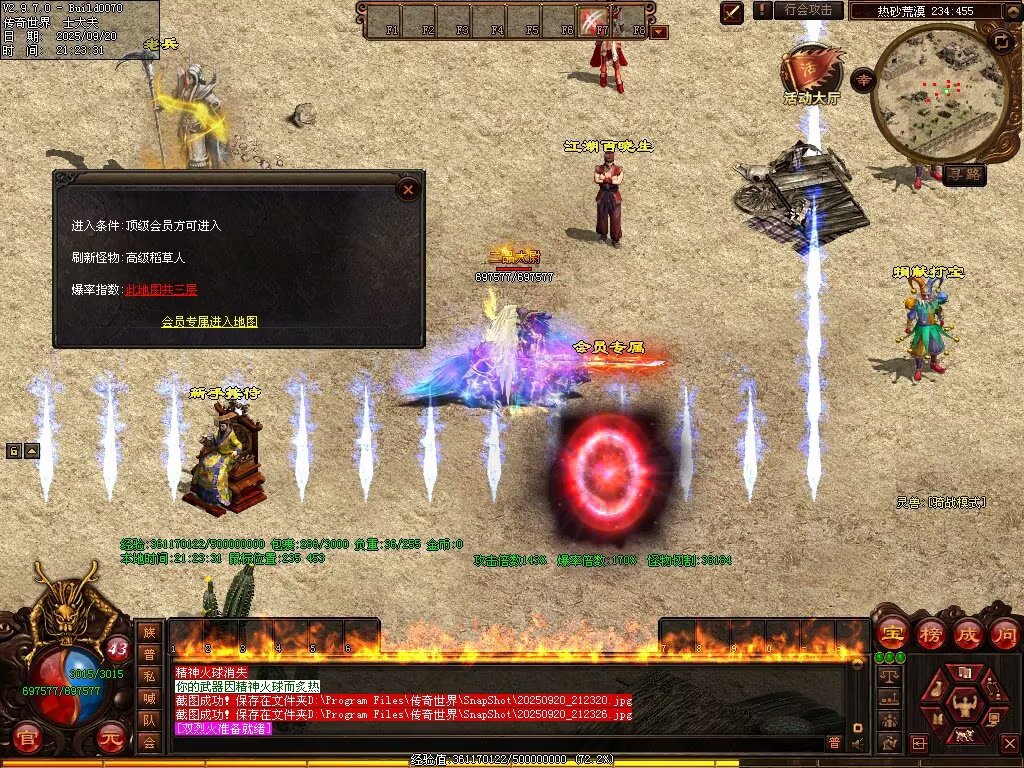Image resolution: width=1024 pixels, height=768 pixels.
Task: Select the F7 skill slot with red blade
Action: (x=596, y=20)
